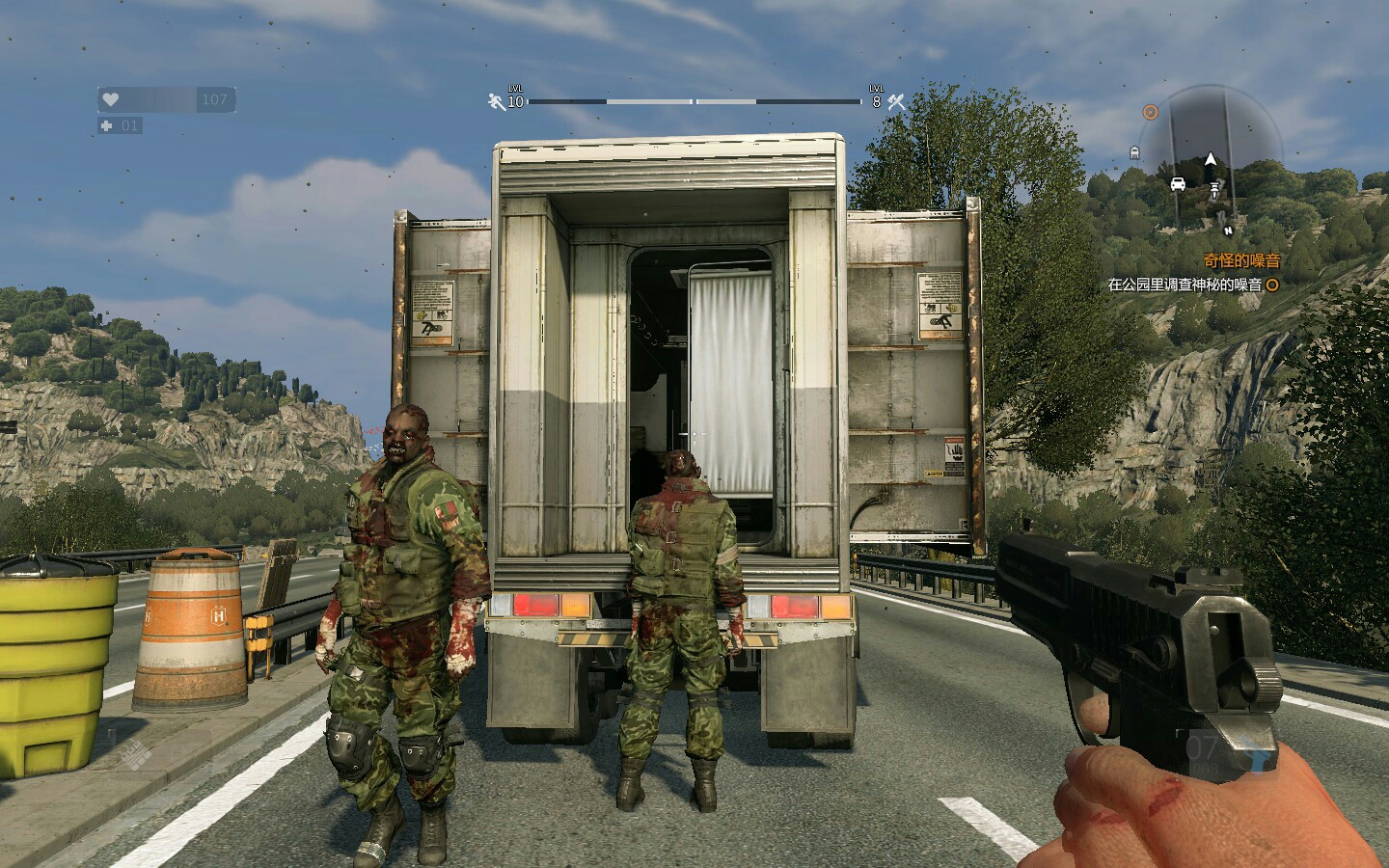Click the power level crossed-tools icon
The height and width of the screenshot is (868, 1389).
tap(896, 100)
